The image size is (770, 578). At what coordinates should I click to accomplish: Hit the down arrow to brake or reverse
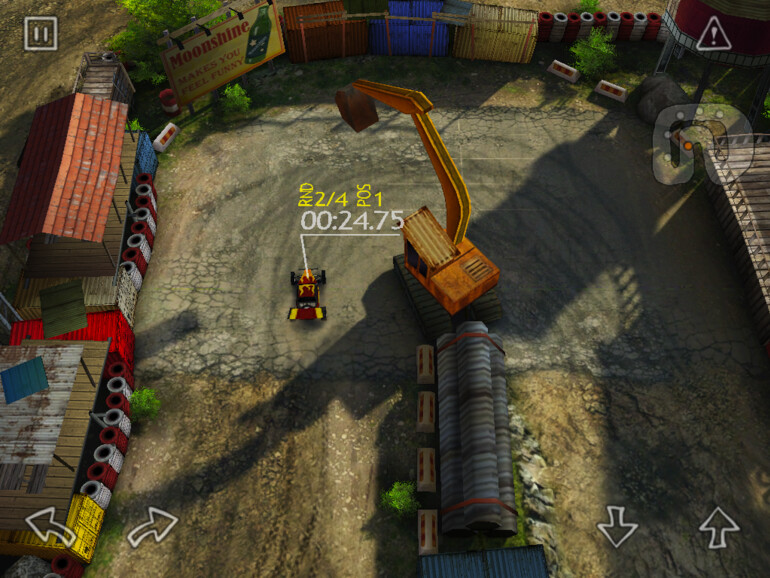(x=617, y=526)
